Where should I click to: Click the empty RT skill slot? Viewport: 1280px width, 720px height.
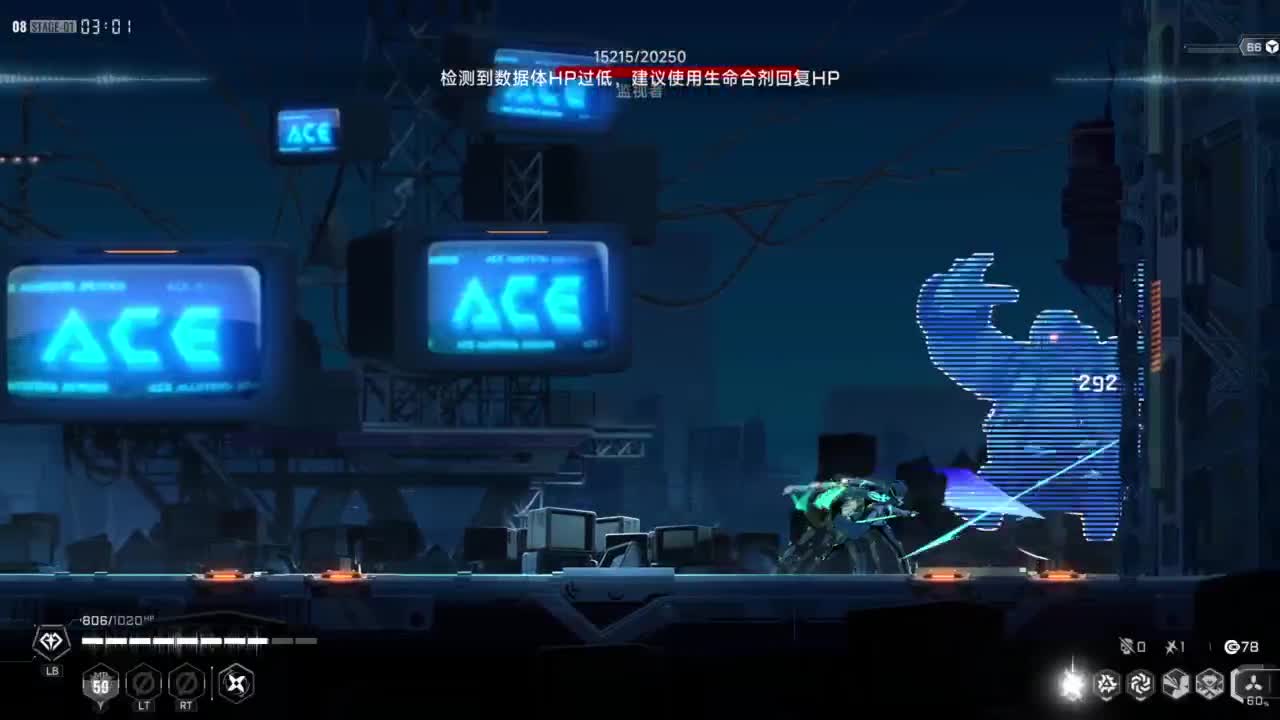click(185, 685)
